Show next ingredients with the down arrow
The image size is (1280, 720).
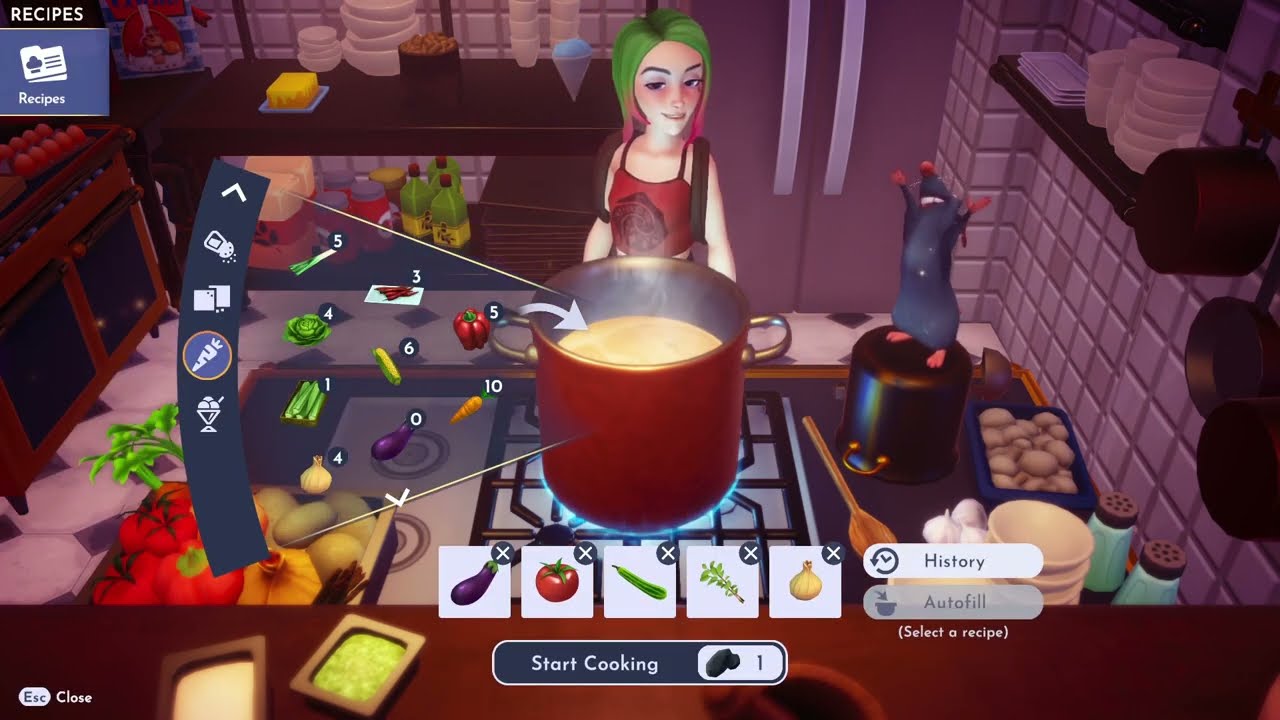[398, 497]
